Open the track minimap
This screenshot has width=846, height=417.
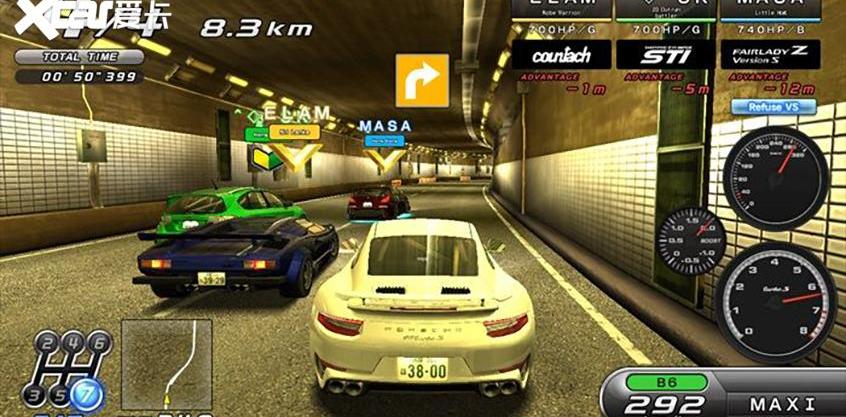tap(166, 364)
